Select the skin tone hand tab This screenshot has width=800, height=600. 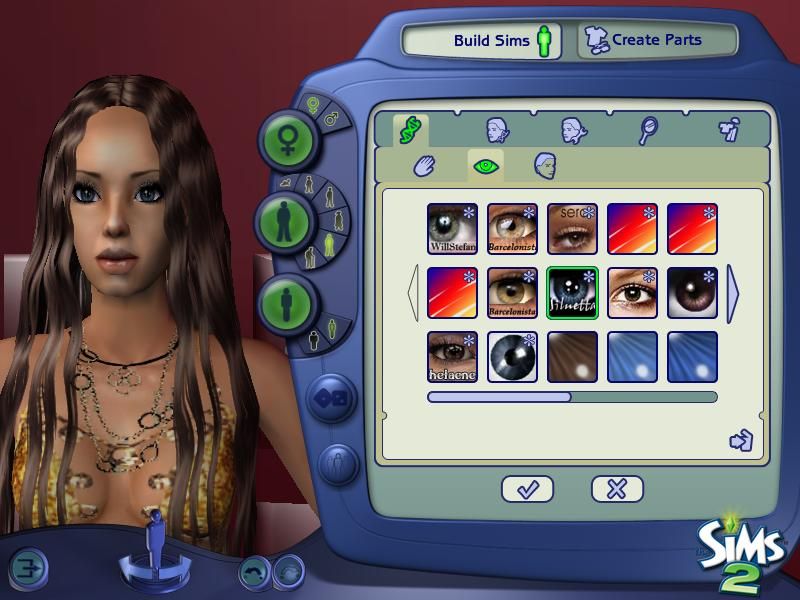[x=426, y=165]
